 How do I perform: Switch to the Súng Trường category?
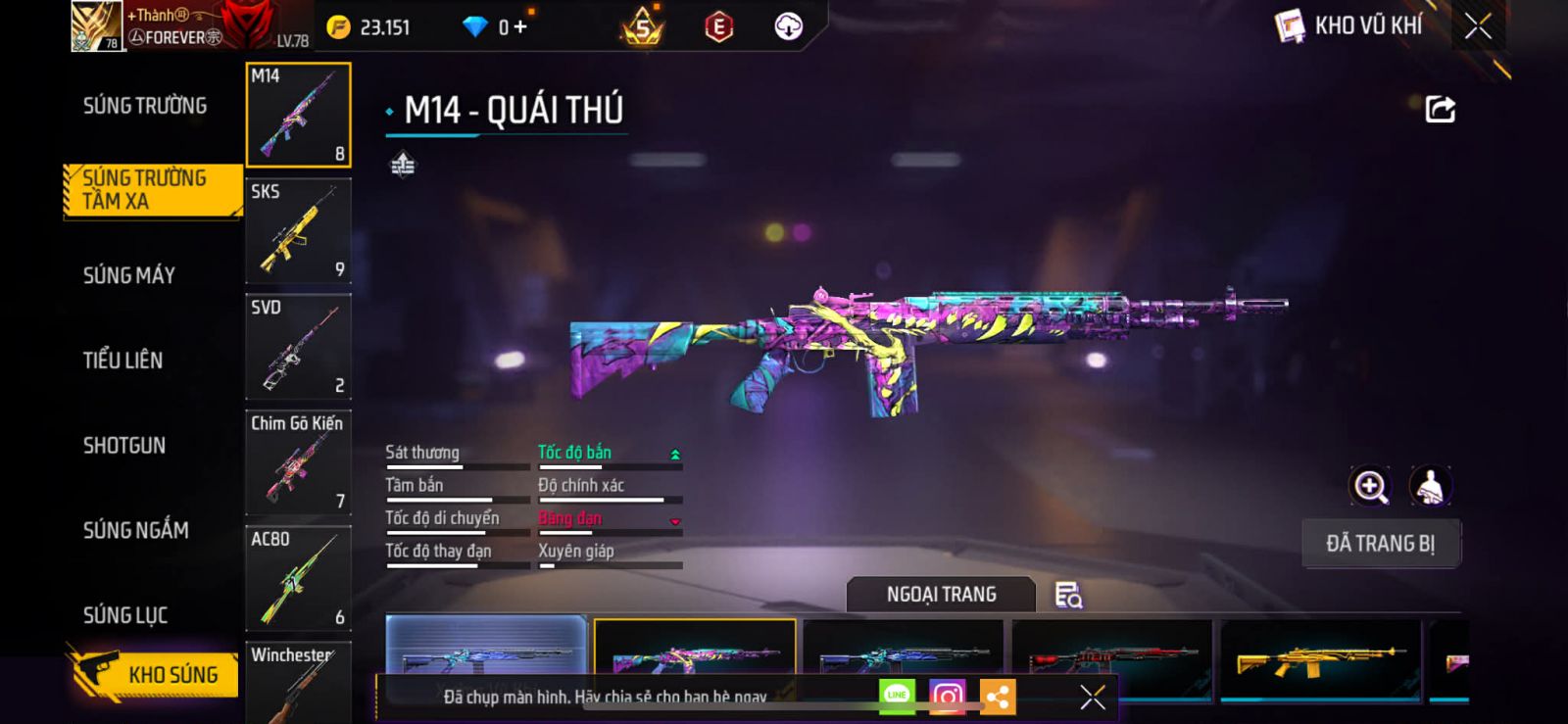(145, 106)
